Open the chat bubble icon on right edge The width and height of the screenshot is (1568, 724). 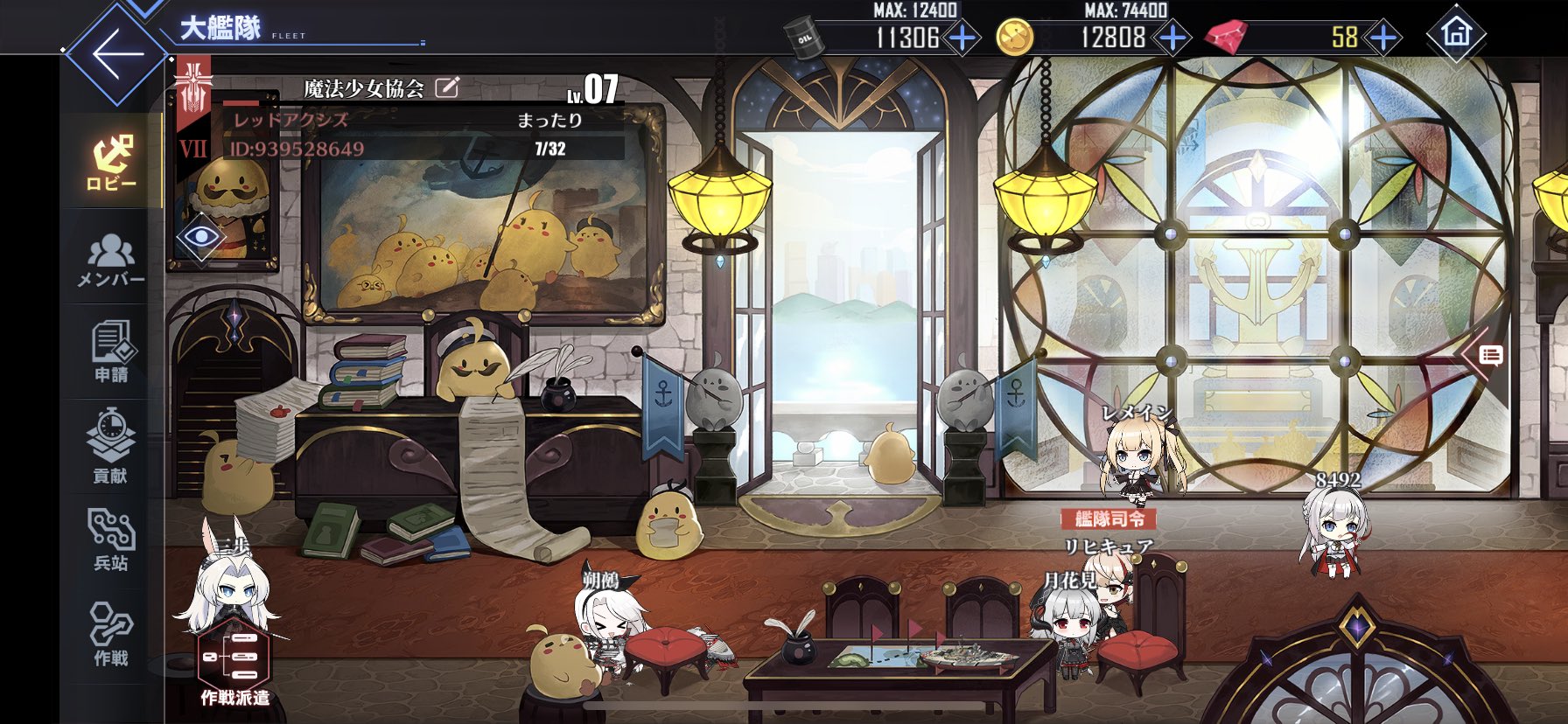click(1491, 357)
